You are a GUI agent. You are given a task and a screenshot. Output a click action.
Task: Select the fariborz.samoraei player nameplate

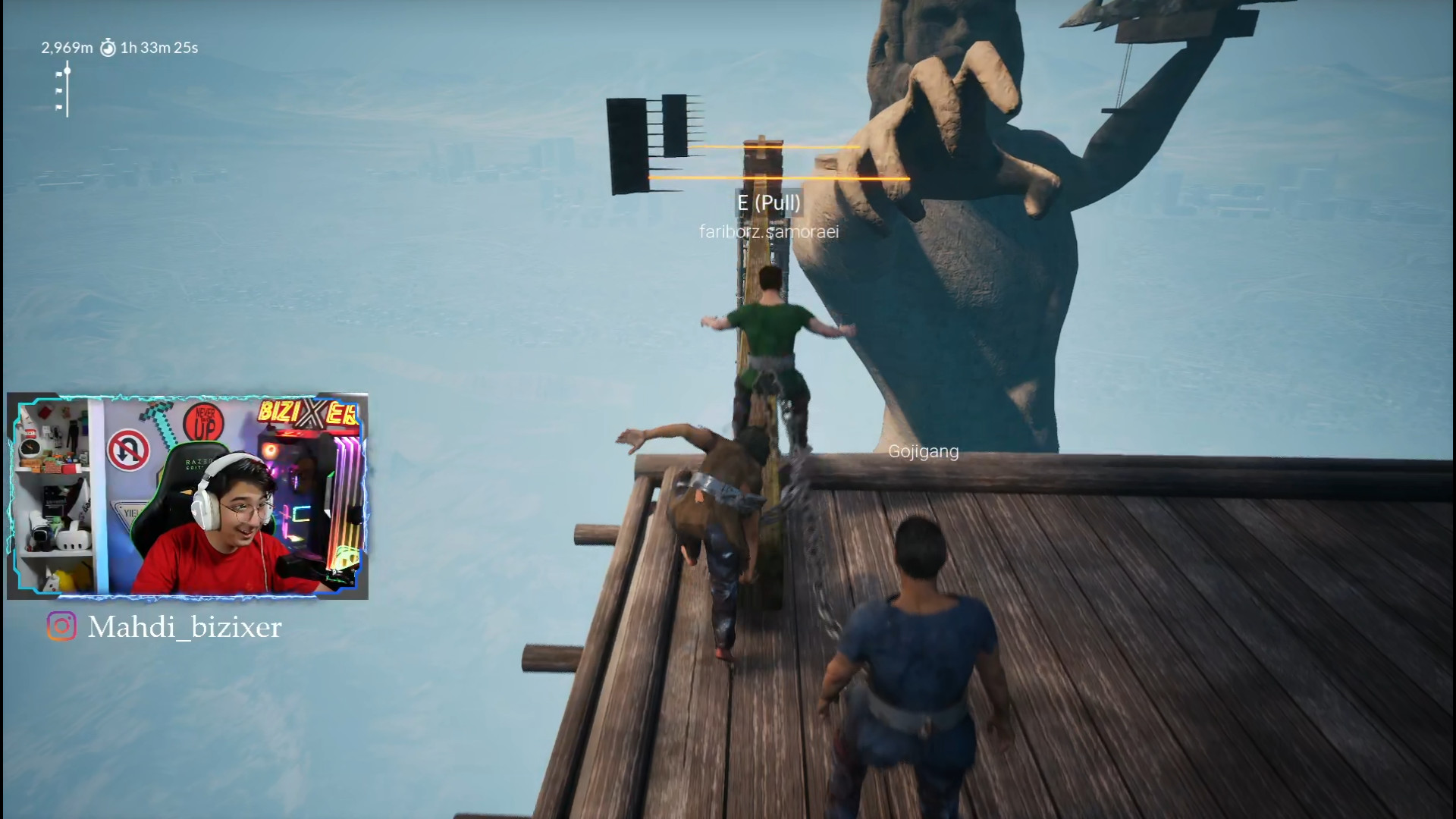coord(769,232)
